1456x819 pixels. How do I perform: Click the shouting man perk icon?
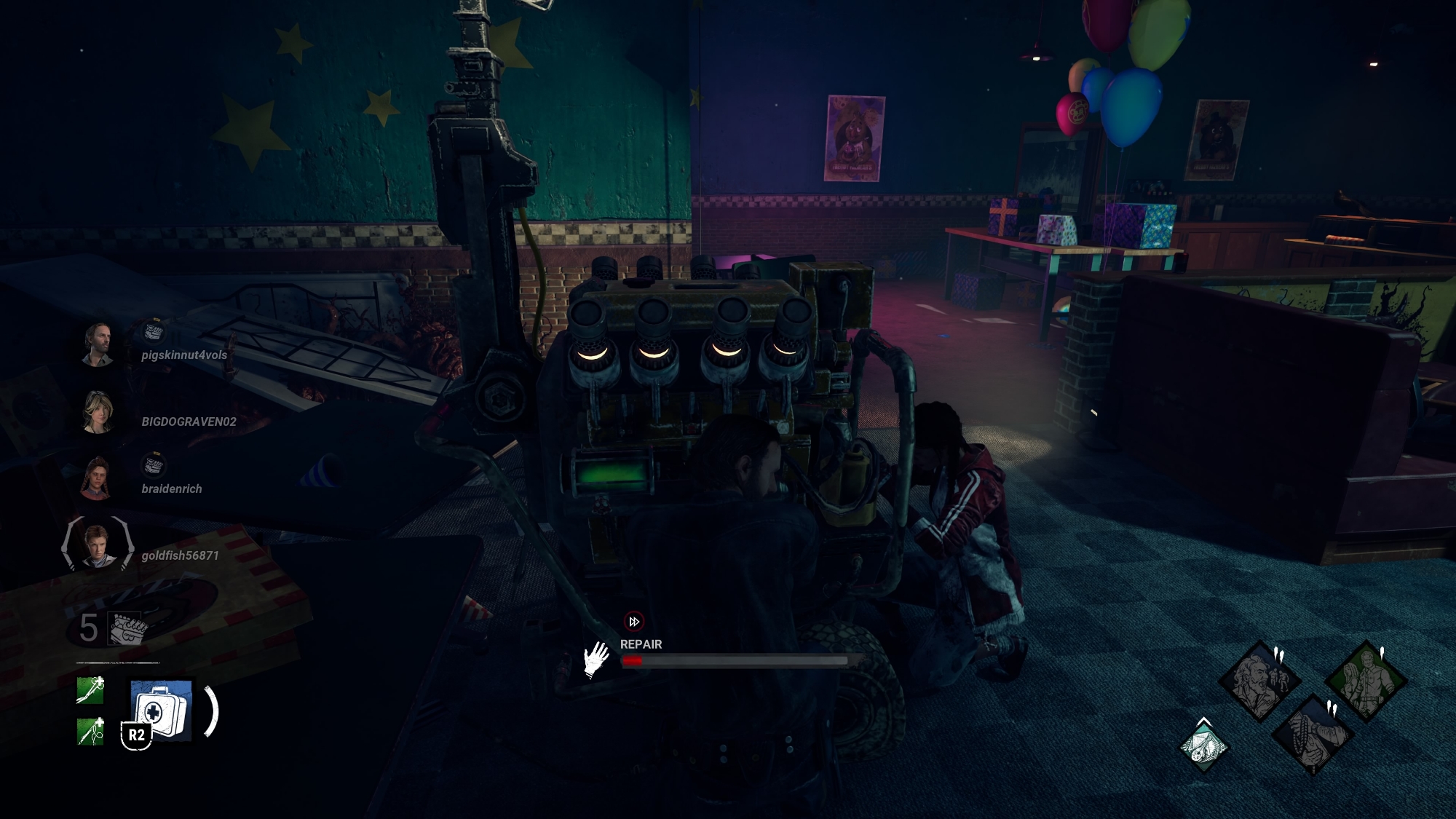pyautogui.click(x=1259, y=680)
